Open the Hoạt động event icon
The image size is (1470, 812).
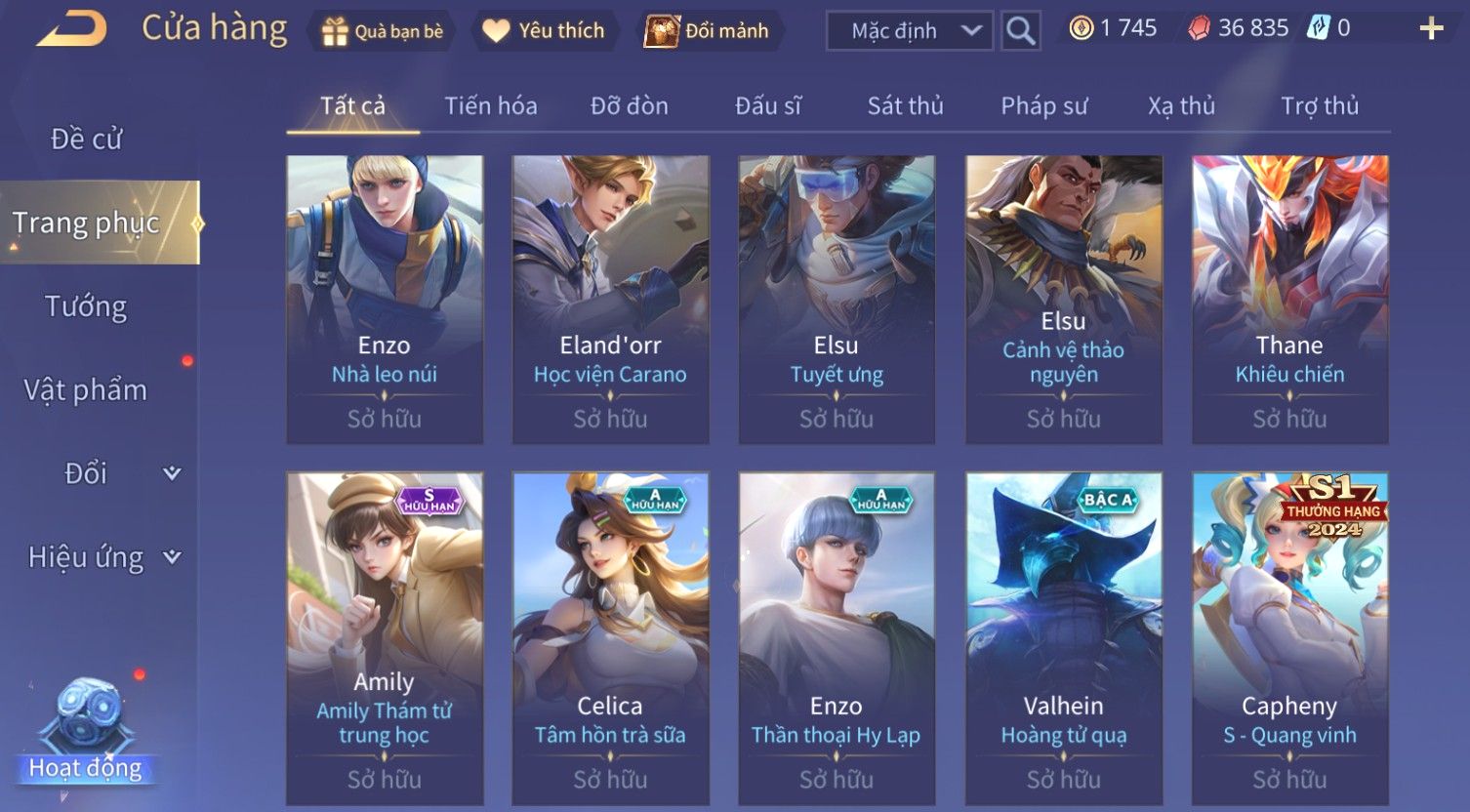[x=88, y=732]
